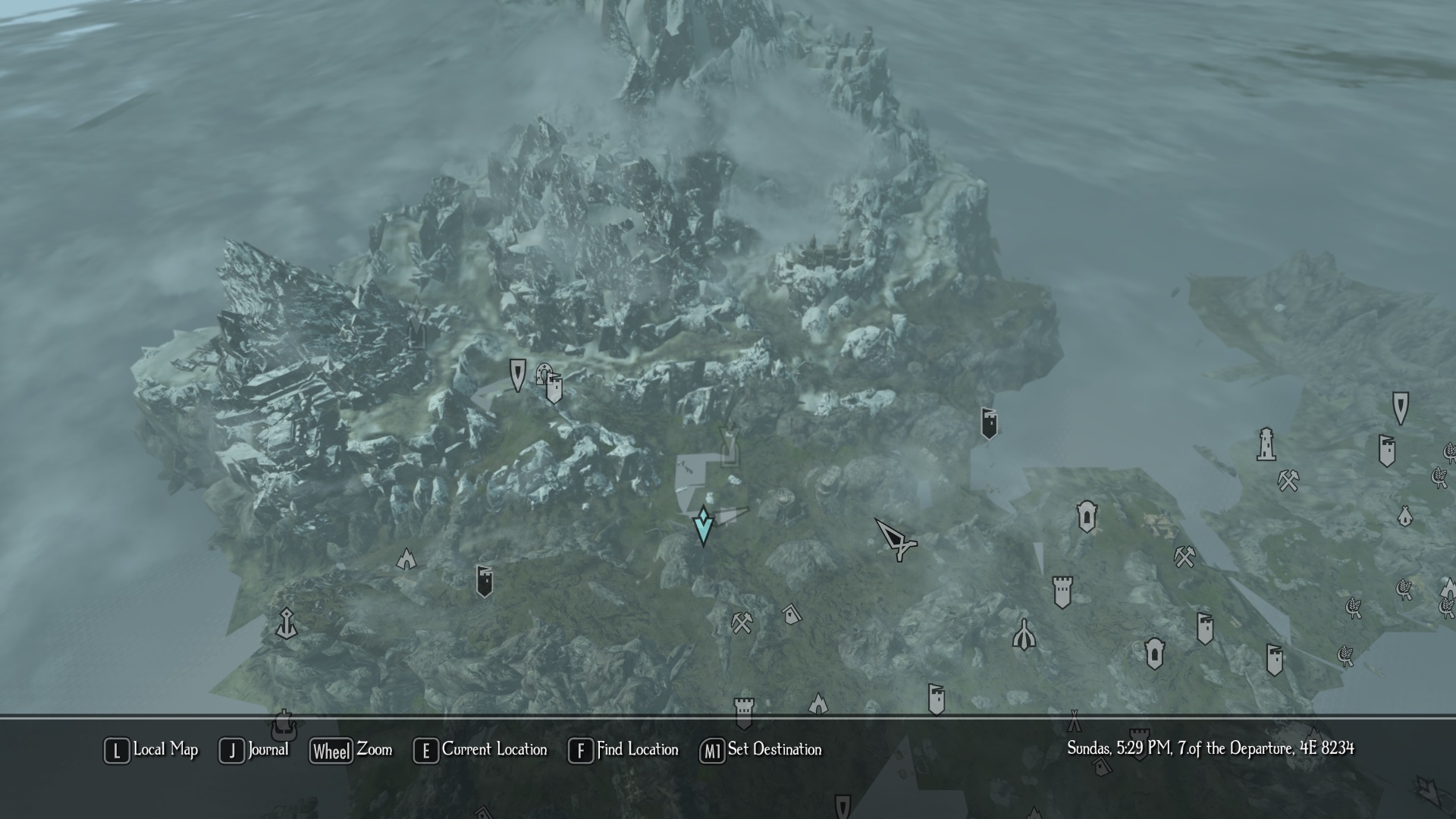This screenshot has width=1456, height=819.
Task: Choose the Find Location option
Action: pyautogui.click(x=623, y=750)
